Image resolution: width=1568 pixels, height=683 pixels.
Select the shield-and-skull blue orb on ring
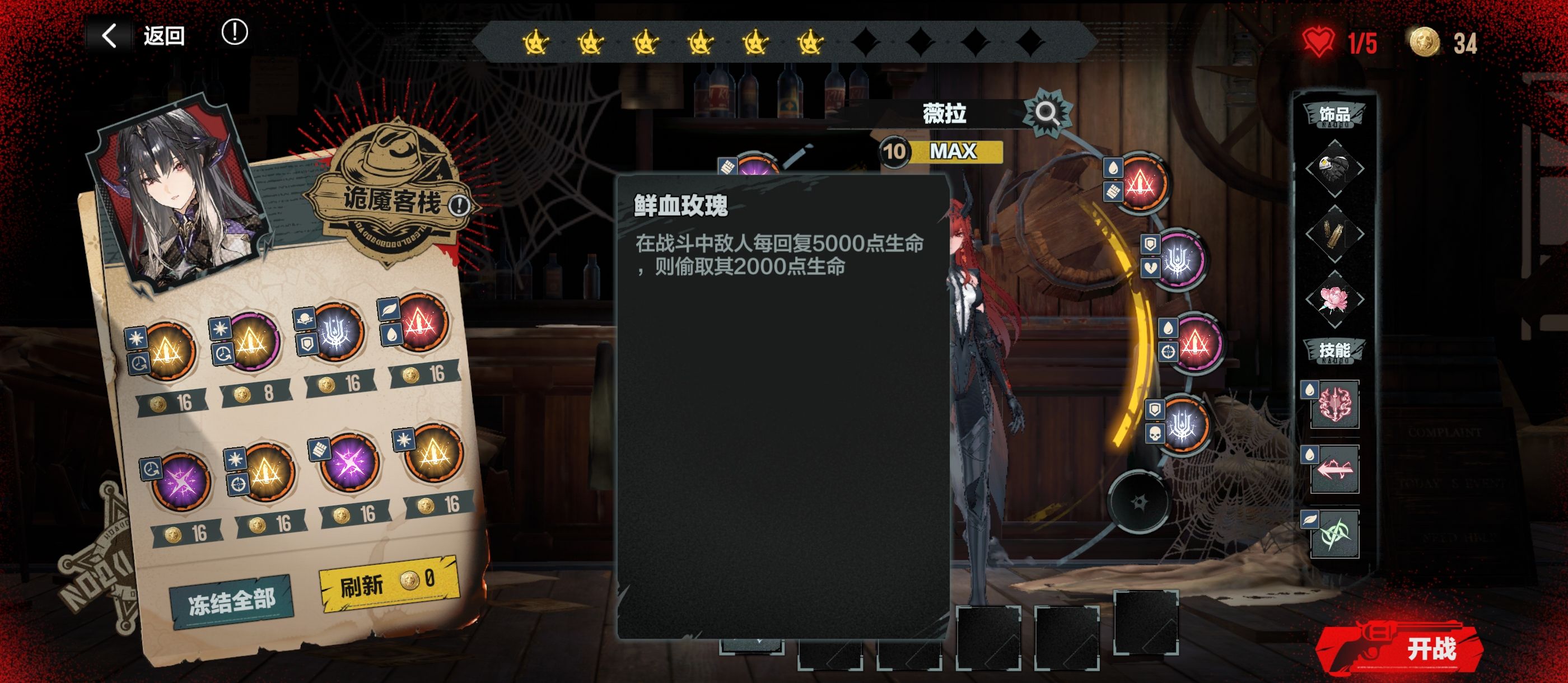click(1182, 424)
